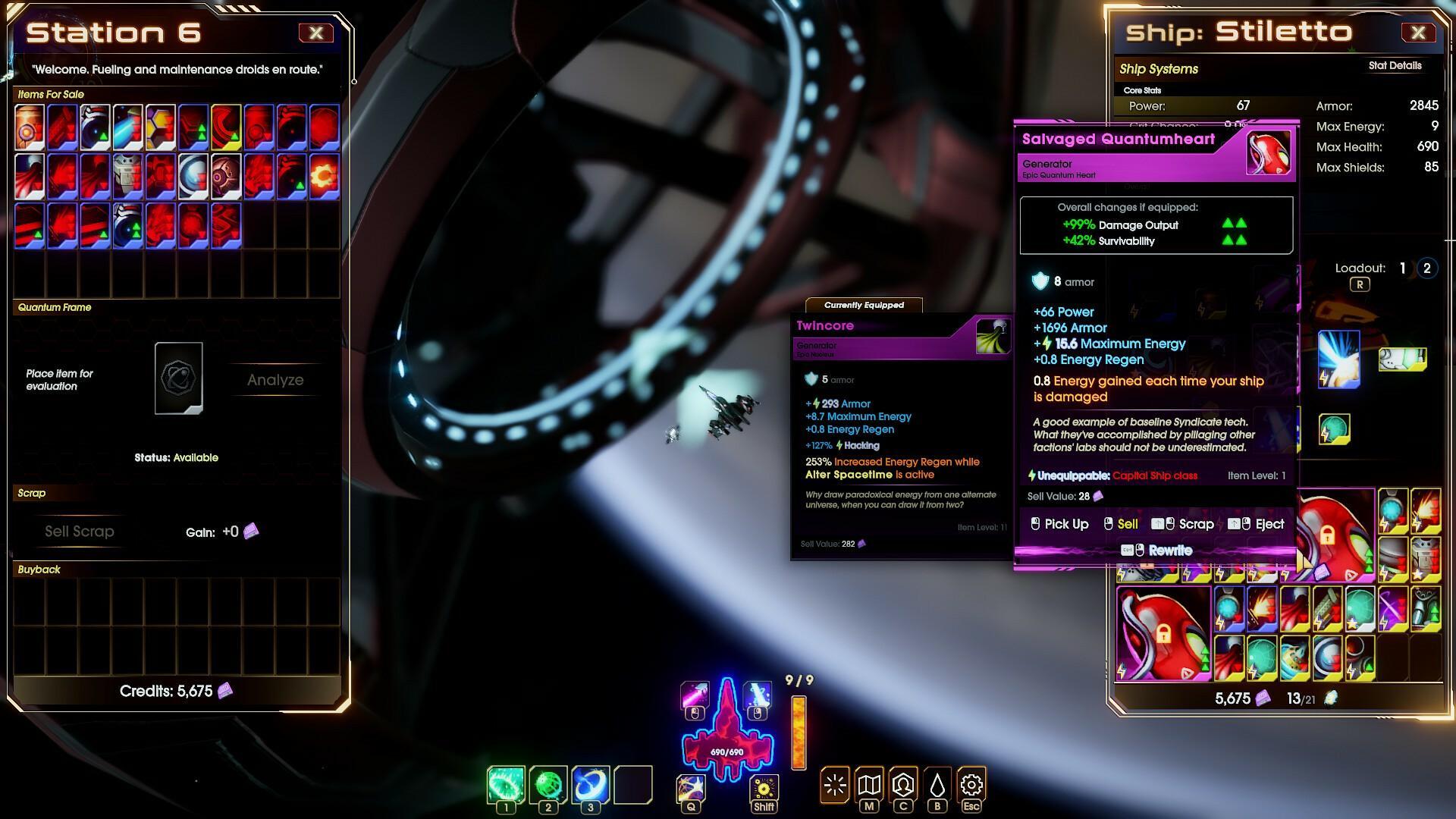
Task: Select Loadout 1
Action: click(1402, 268)
